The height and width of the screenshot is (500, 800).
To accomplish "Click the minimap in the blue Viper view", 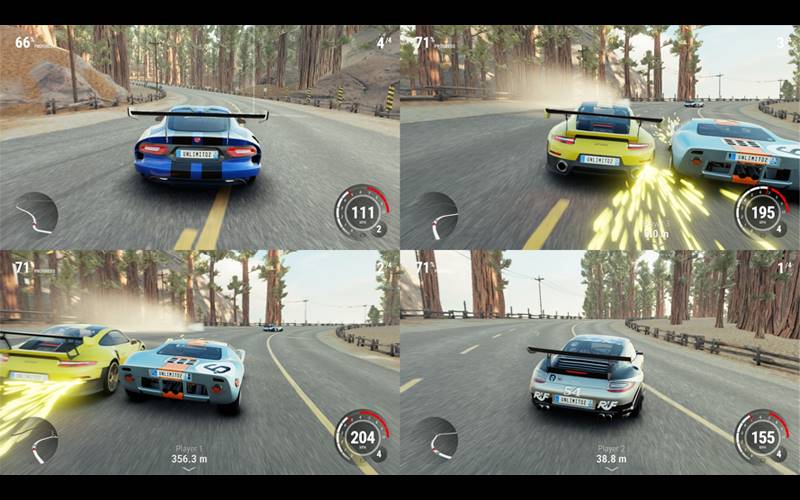I will point(37,213).
